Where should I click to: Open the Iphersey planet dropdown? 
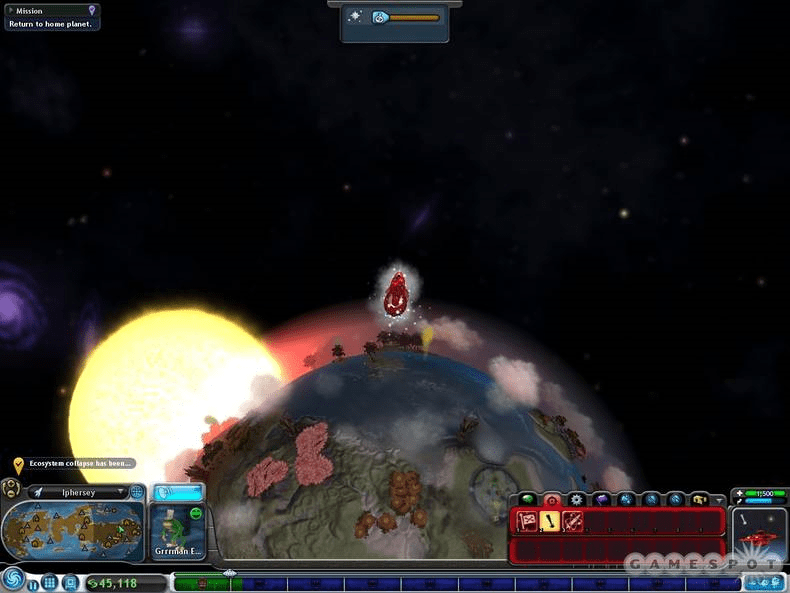120,492
